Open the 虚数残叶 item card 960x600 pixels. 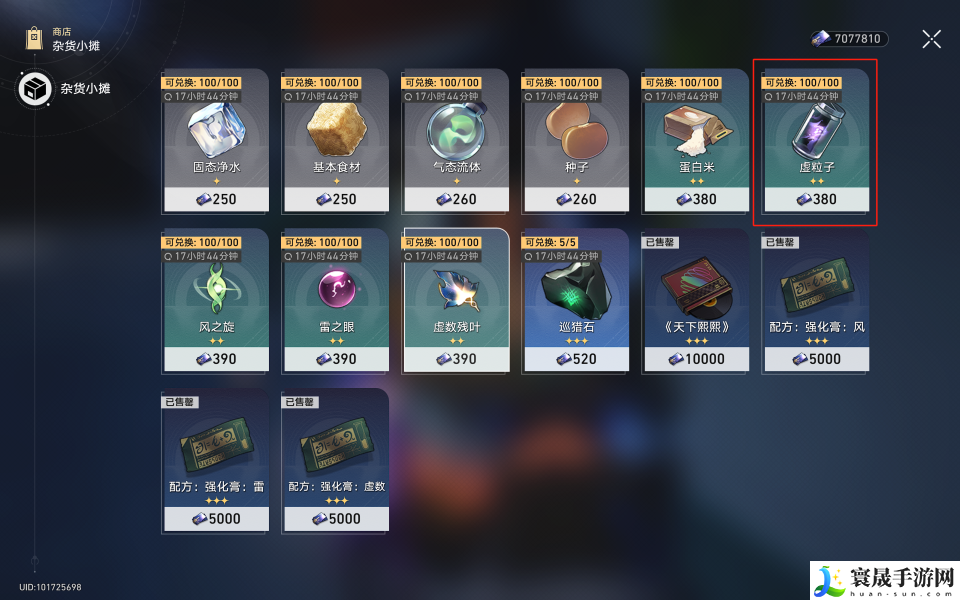coord(455,300)
